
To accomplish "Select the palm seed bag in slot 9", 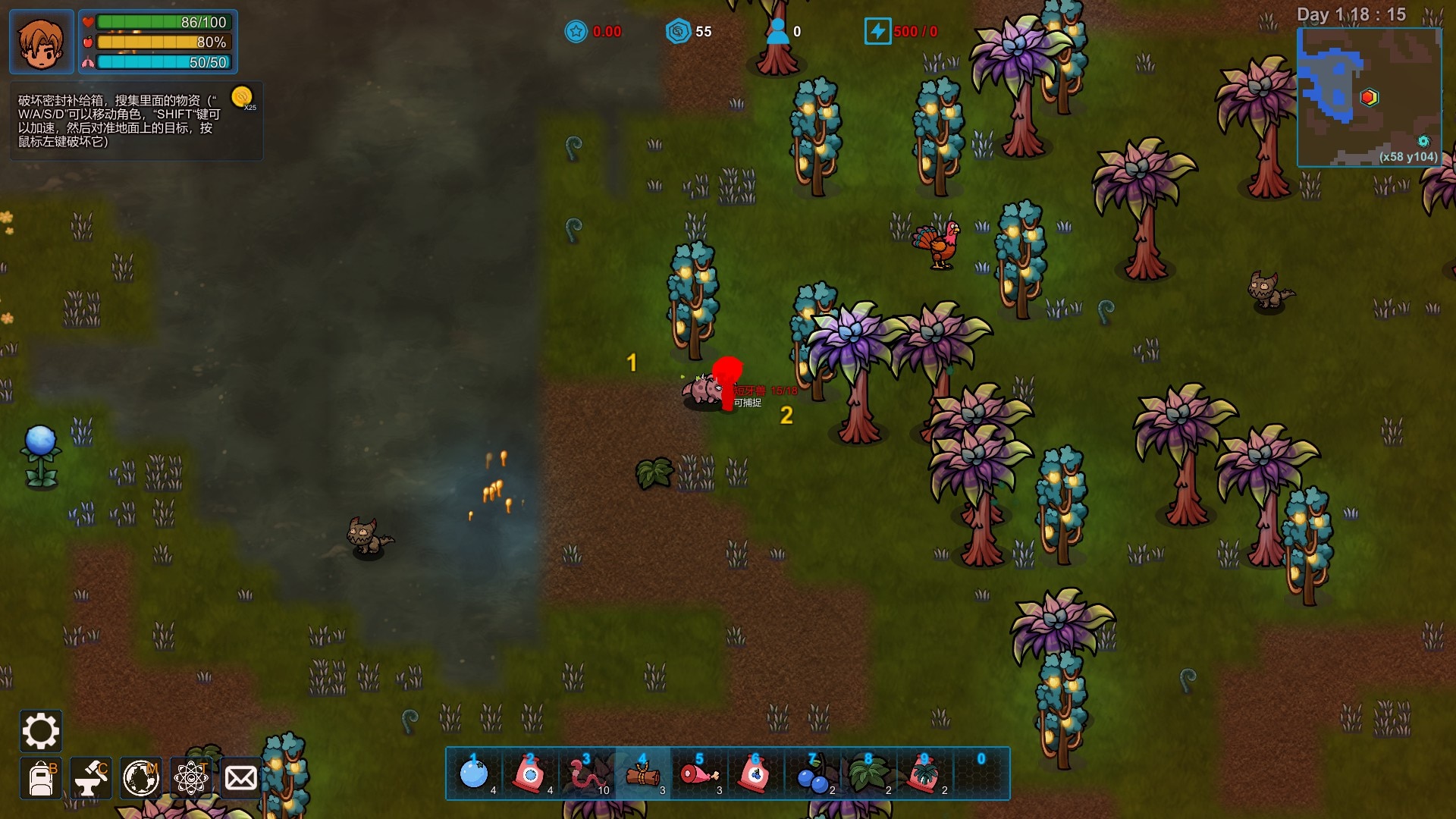I will (924, 774).
